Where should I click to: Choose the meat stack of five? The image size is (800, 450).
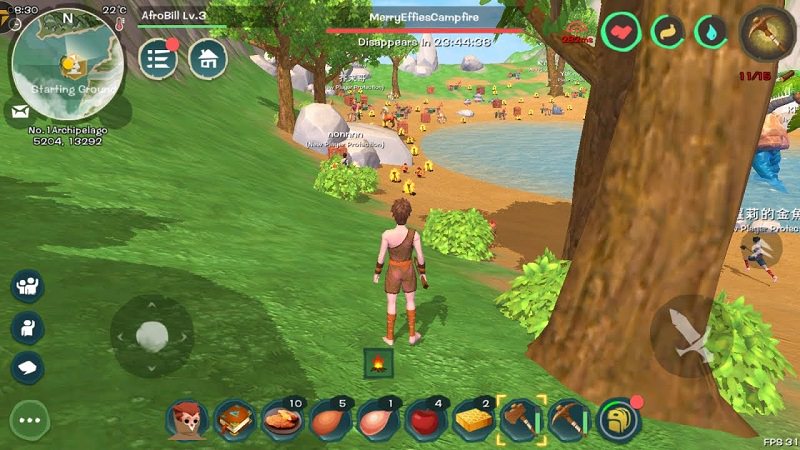point(331,420)
